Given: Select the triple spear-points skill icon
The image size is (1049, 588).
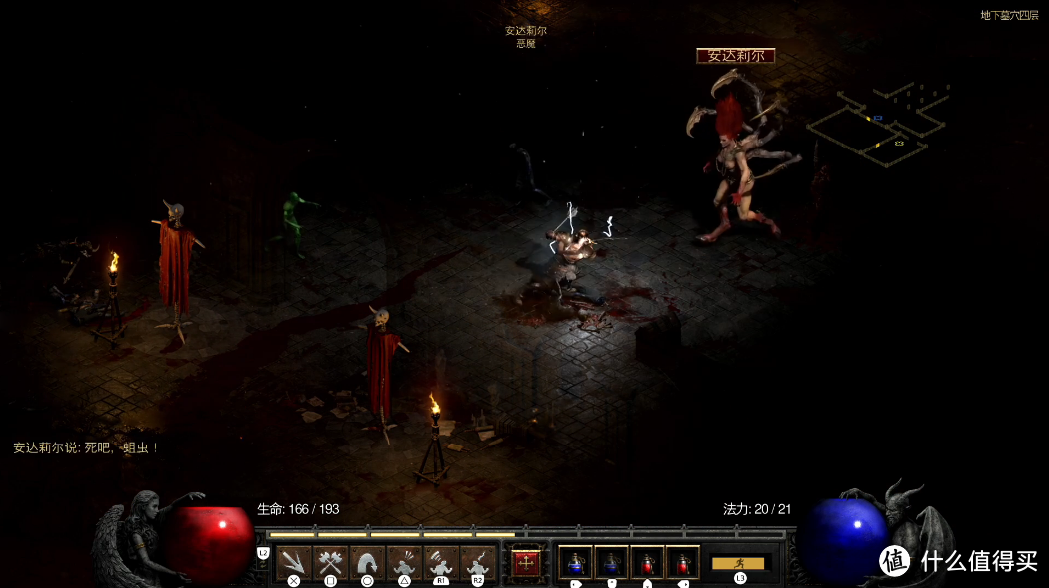Looking at the screenshot, I should (x=294, y=562).
